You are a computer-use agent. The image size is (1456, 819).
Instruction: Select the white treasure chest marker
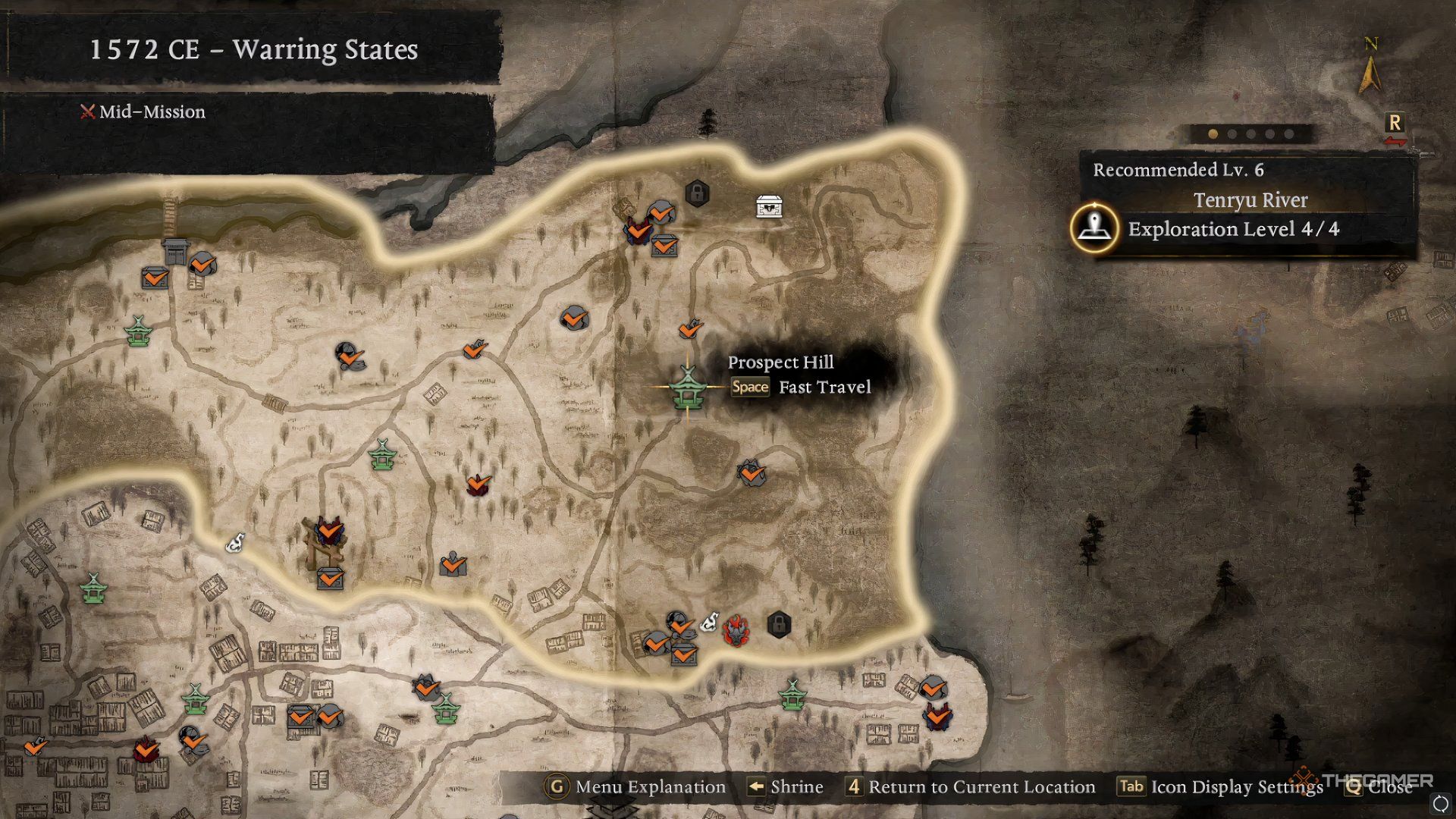[769, 206]
